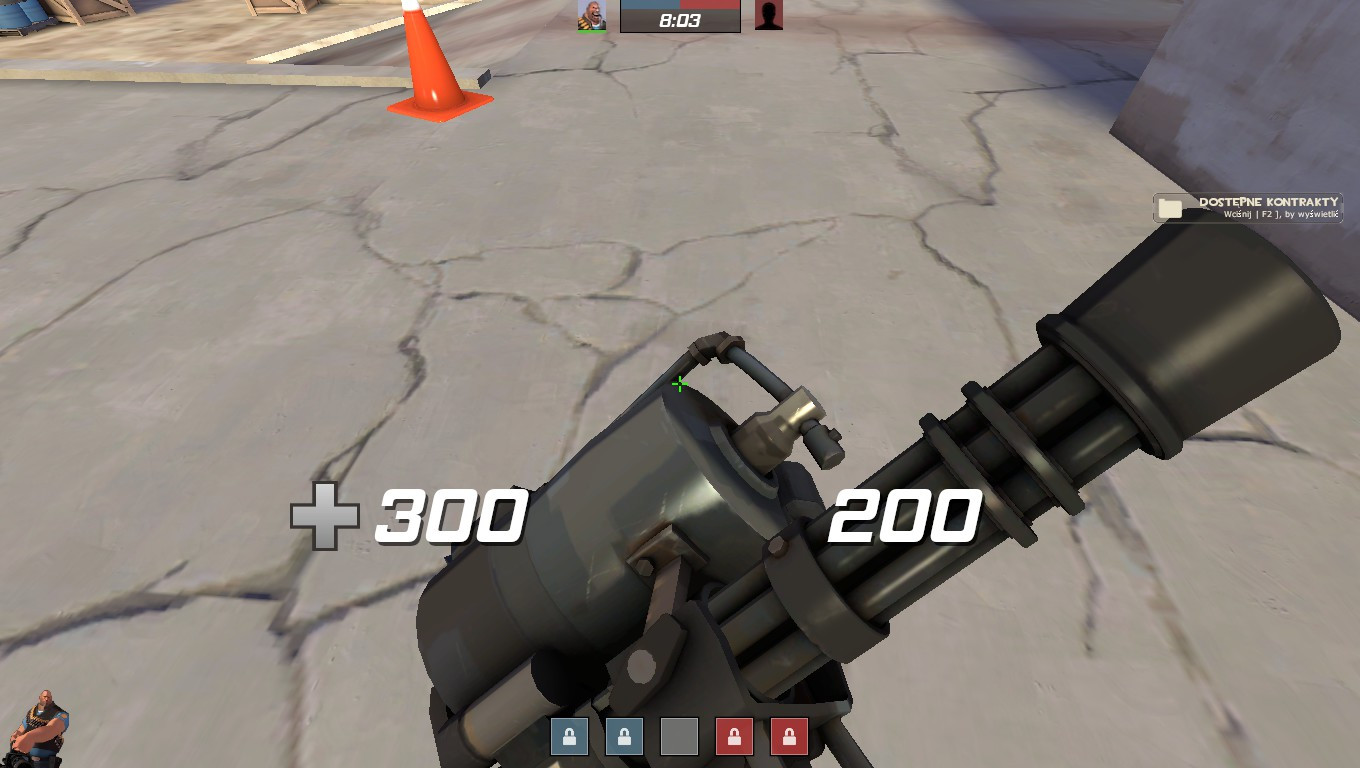
Task: Click the leftmost red padlock icon
Action: (x=735, y=737)
